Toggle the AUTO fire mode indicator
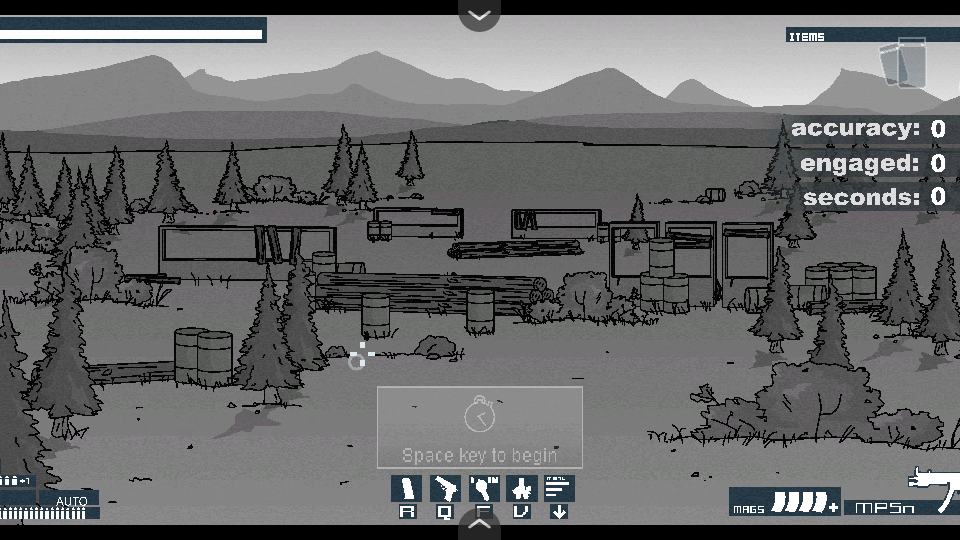 71,501
